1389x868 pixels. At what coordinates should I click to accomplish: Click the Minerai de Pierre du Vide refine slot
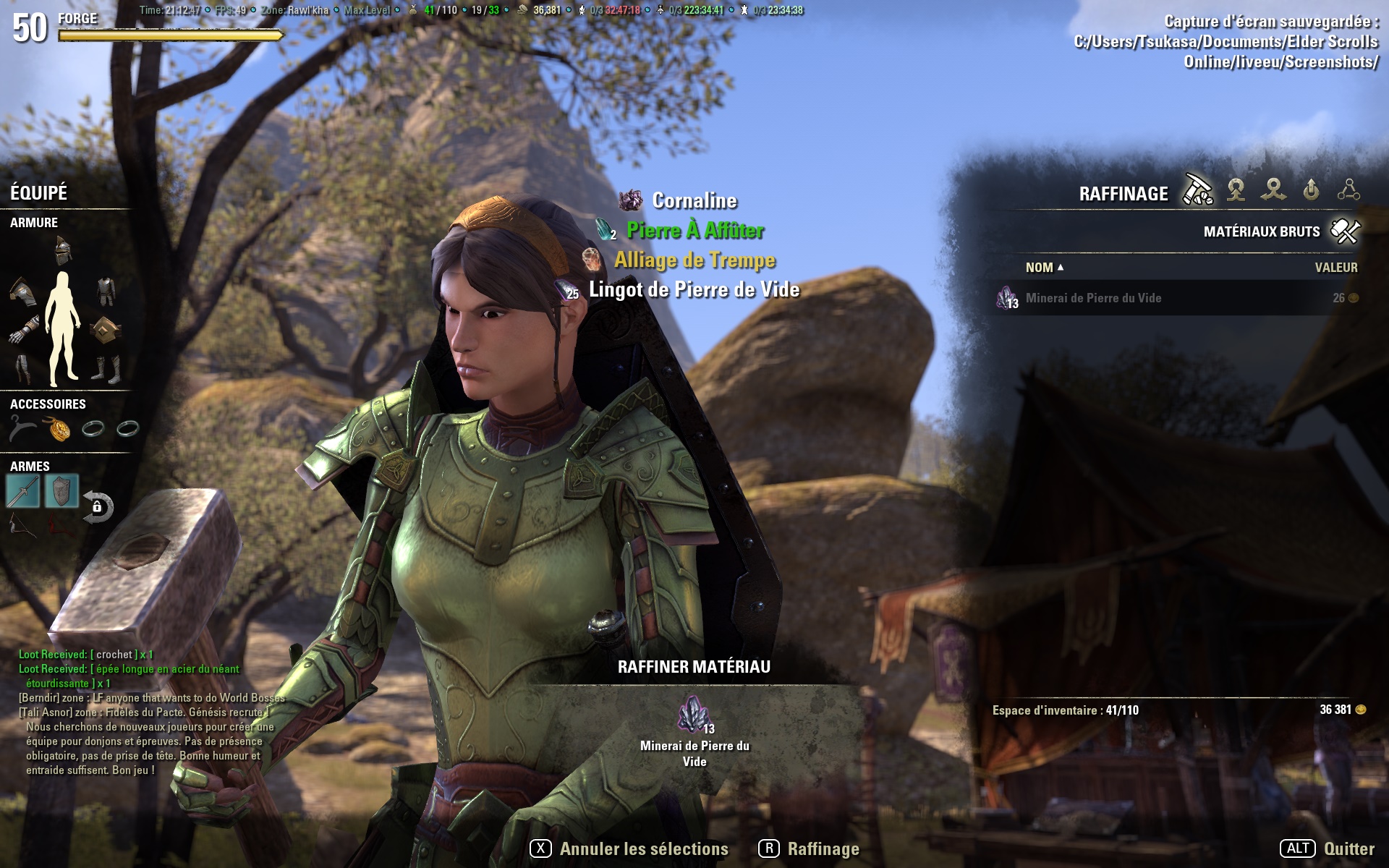[x=694, y=715]
